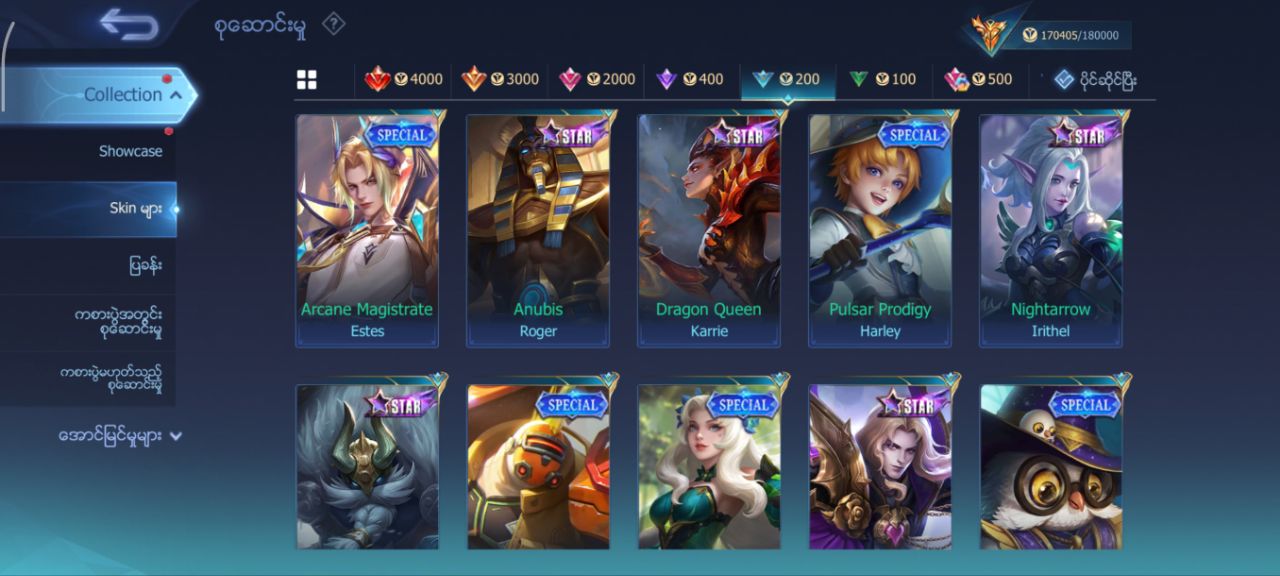The width and height of the screenshot is (1280, 576).
Task: Switch to the 2000 points skin tab
Action: pyautogui.click(x=597, y=79)
